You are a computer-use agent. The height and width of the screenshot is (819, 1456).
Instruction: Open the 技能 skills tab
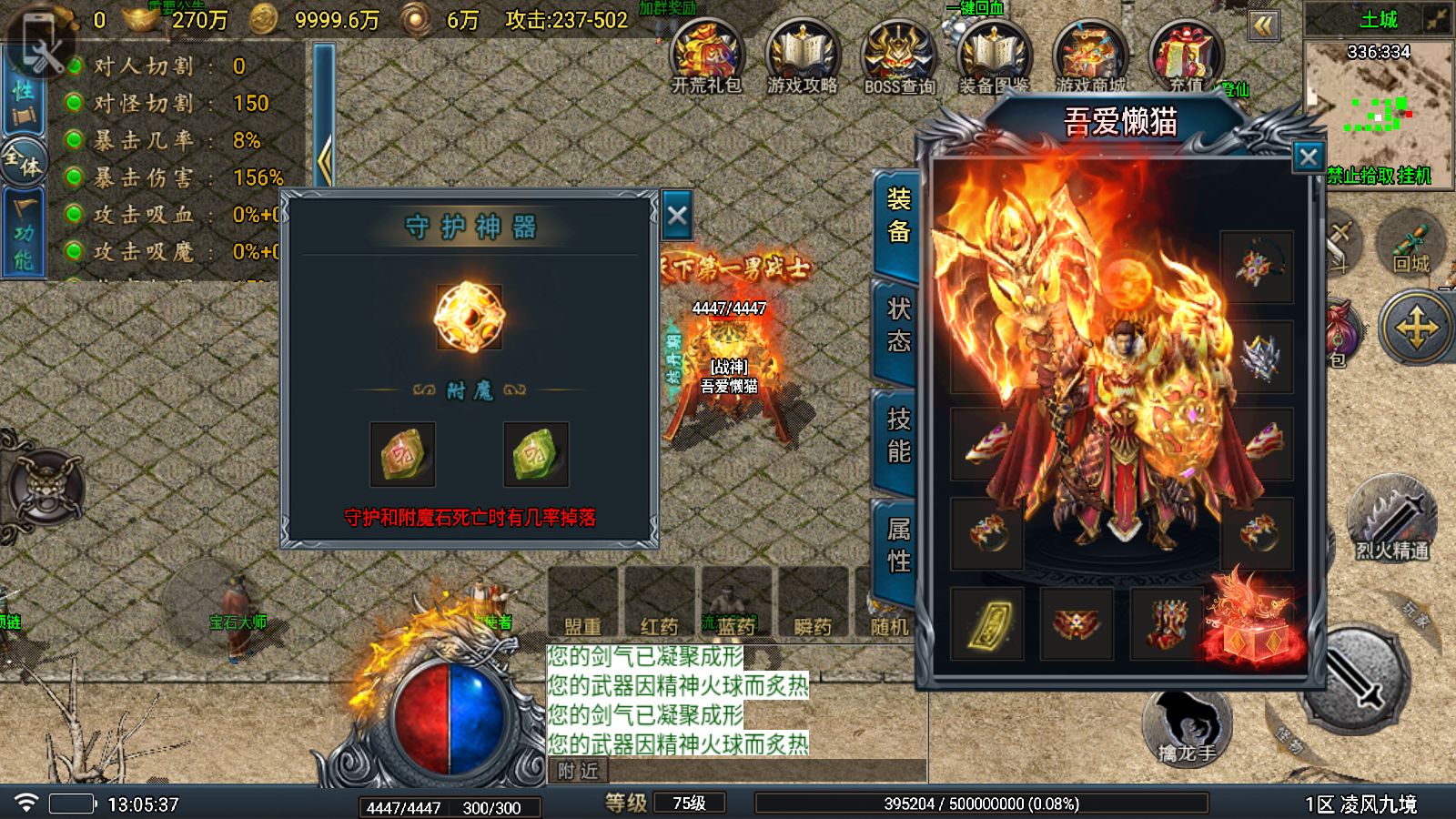click(x=897, y=436)
